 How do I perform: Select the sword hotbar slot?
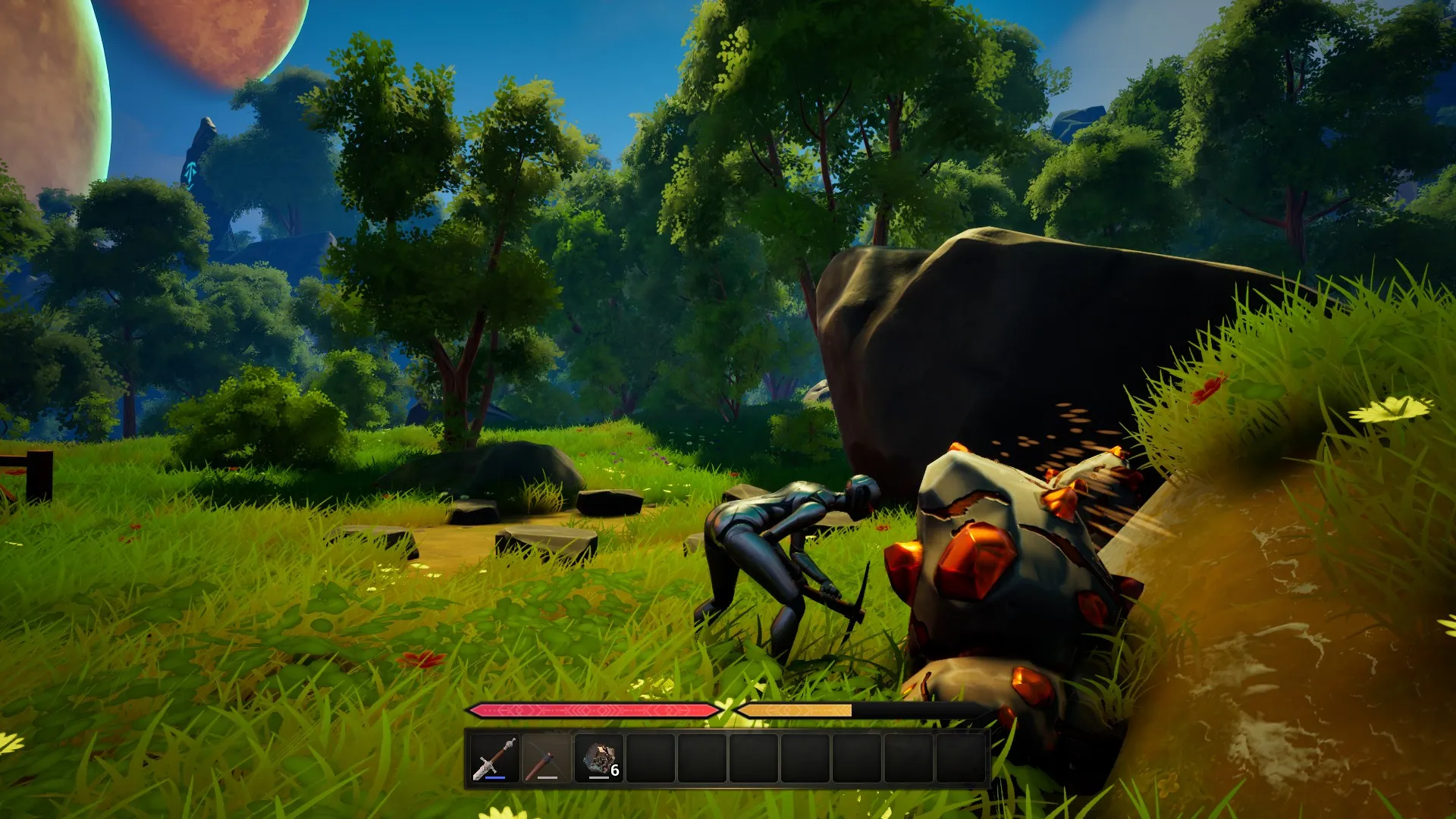pos(494,758)
